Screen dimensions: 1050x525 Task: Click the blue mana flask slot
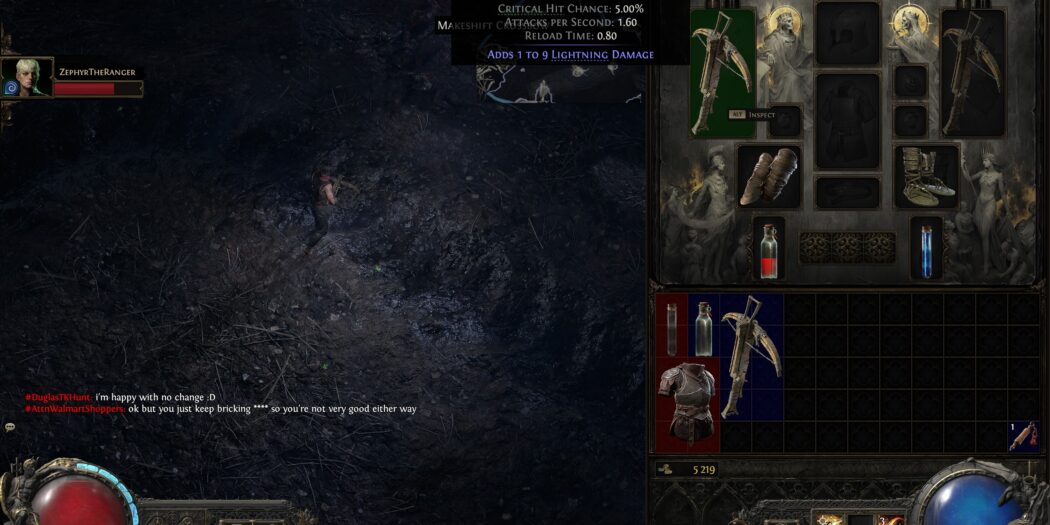(926, 247)
